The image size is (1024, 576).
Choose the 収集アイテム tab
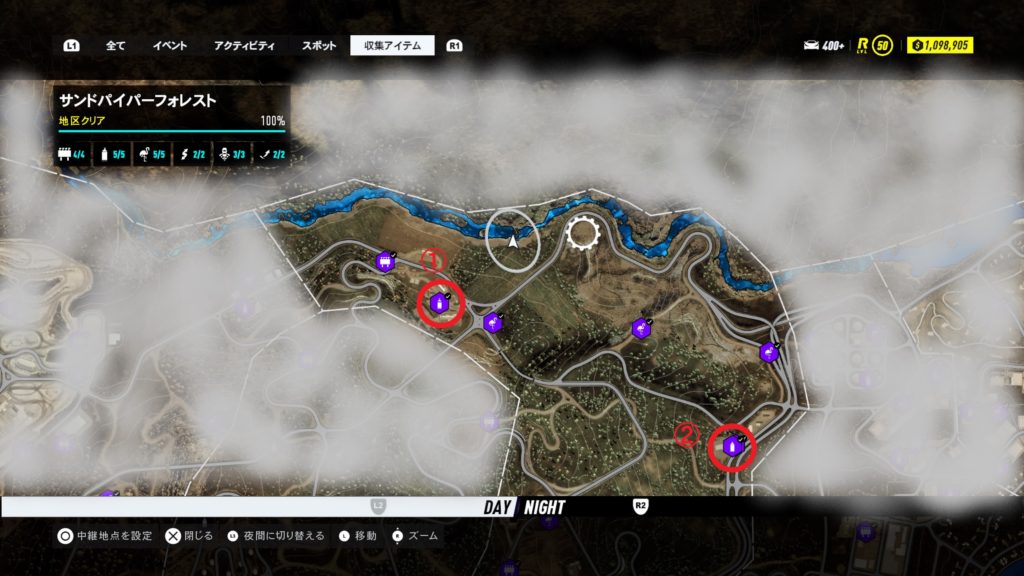click(x=392, y=45)
